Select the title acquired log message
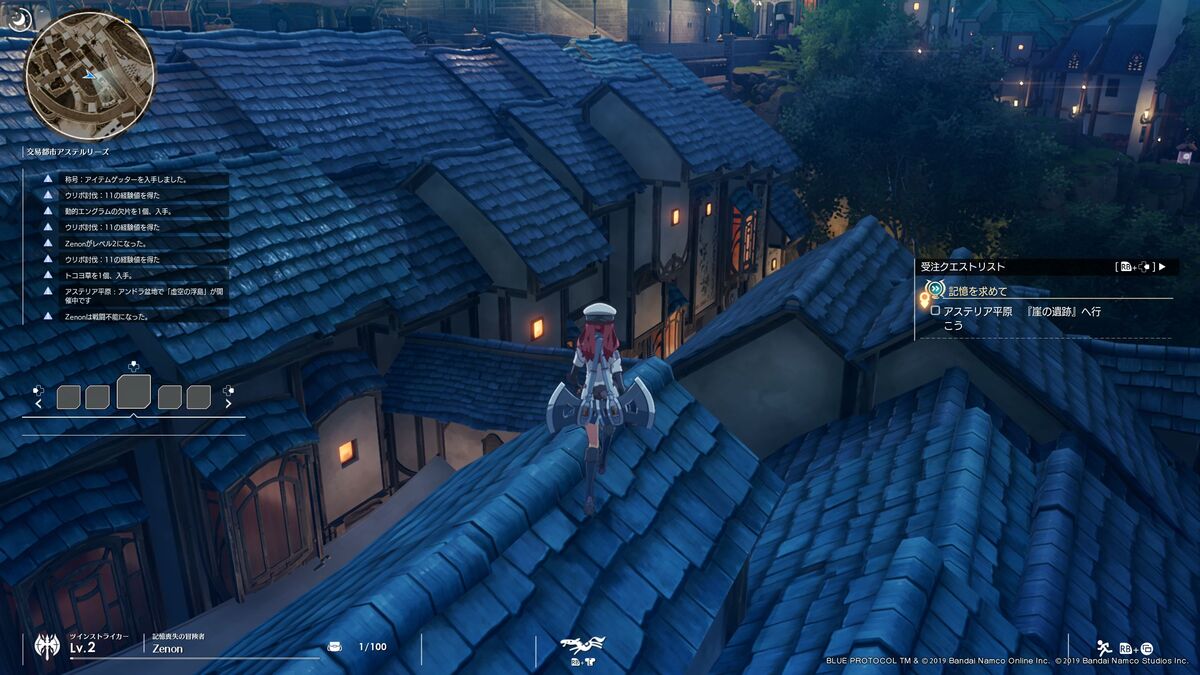 (x=125, y=179)
